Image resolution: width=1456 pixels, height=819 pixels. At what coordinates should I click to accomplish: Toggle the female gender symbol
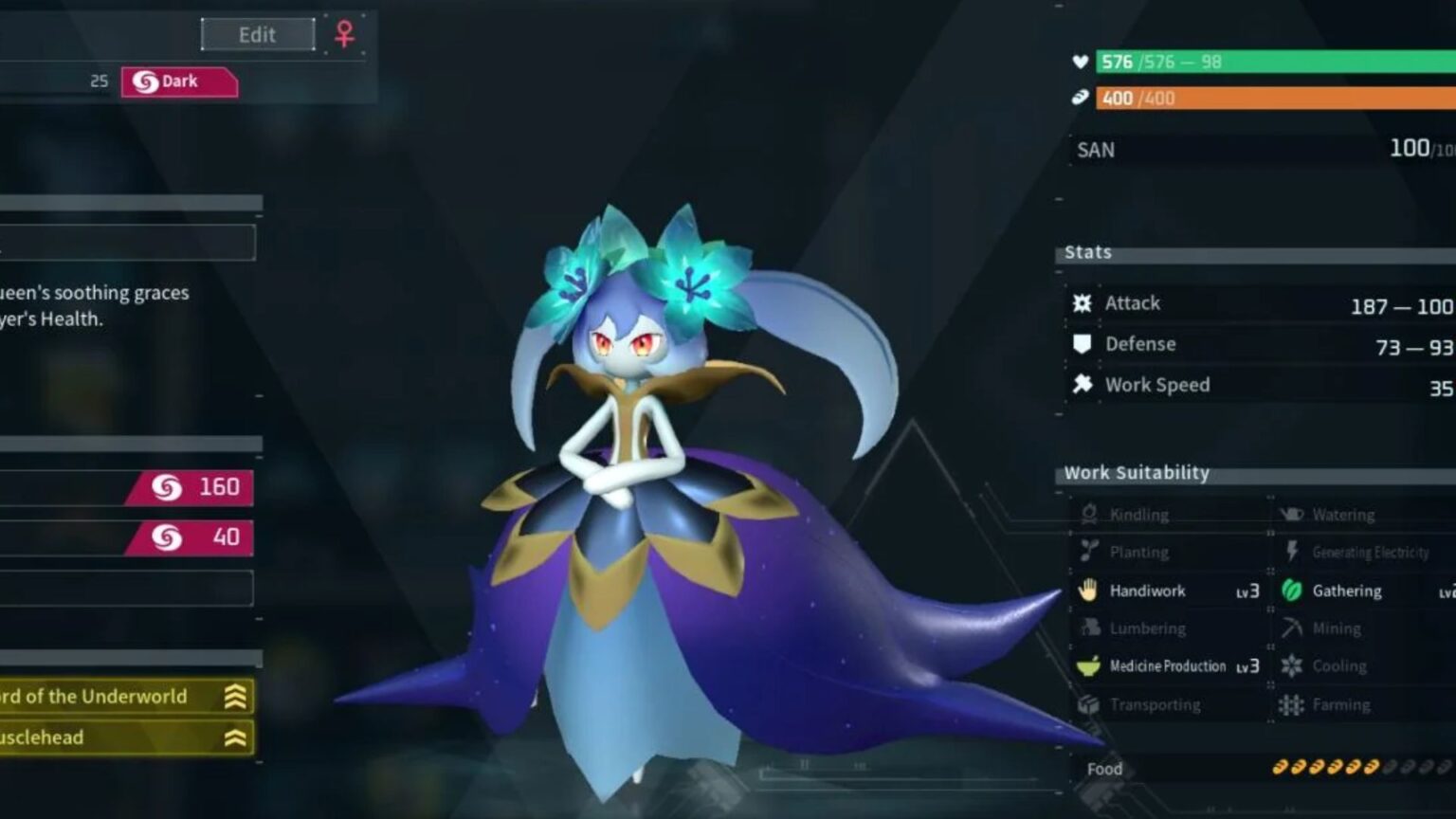(342, 32)
